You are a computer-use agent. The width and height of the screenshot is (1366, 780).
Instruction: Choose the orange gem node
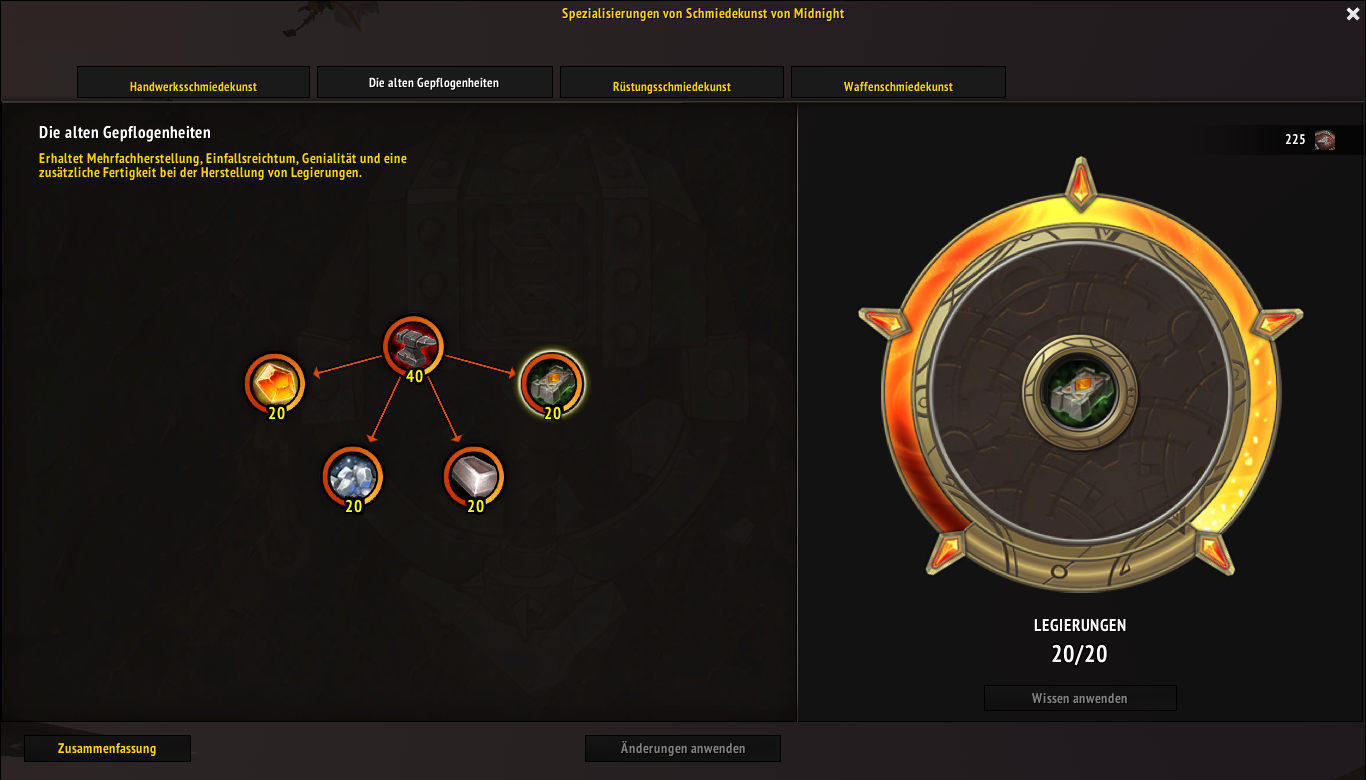coord(274,383)
